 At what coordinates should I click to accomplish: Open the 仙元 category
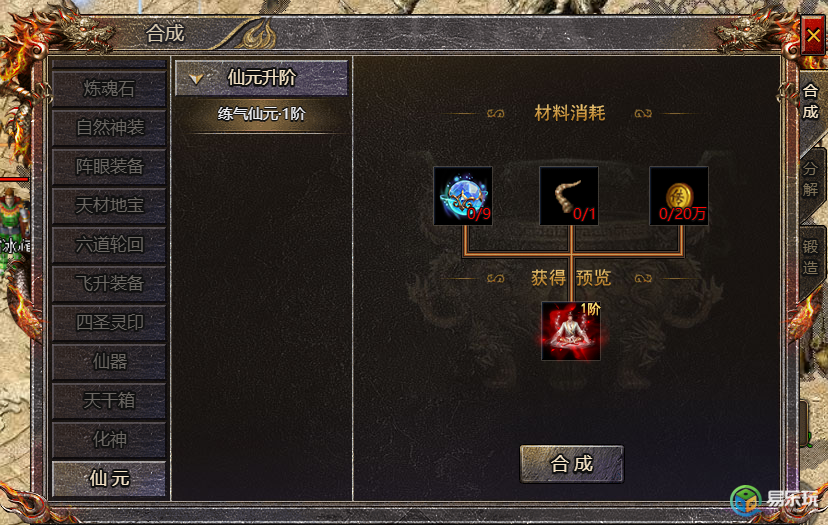(109, 479)
